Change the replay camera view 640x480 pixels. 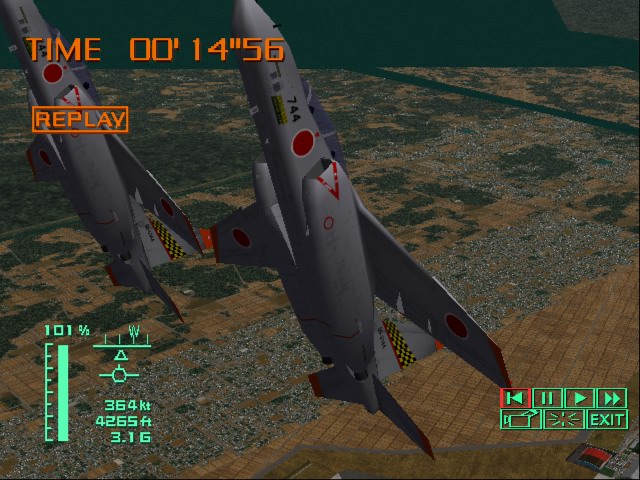tap(520, 419)
